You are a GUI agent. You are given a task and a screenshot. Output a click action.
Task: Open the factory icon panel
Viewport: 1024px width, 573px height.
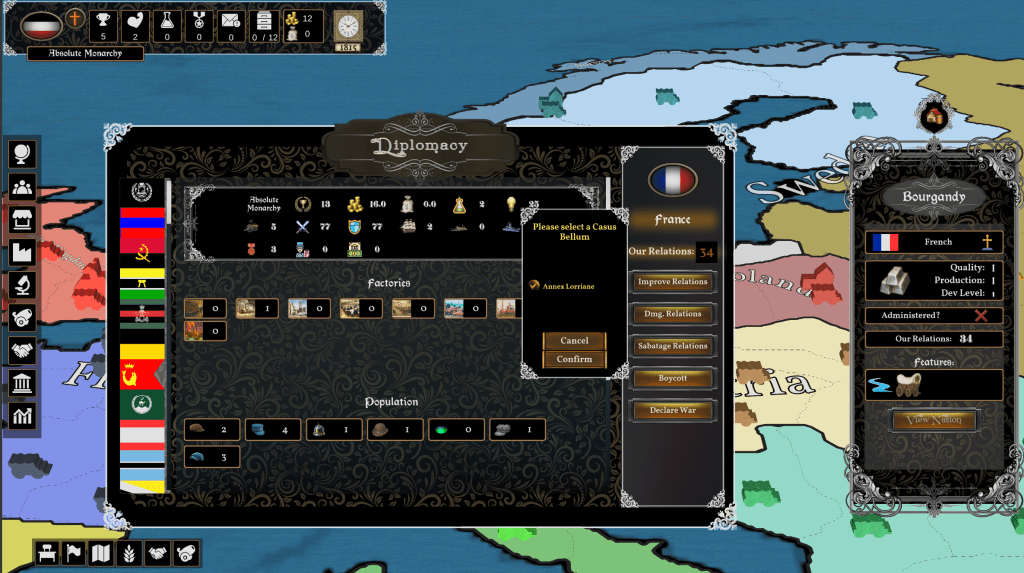(x=22, y=253)
